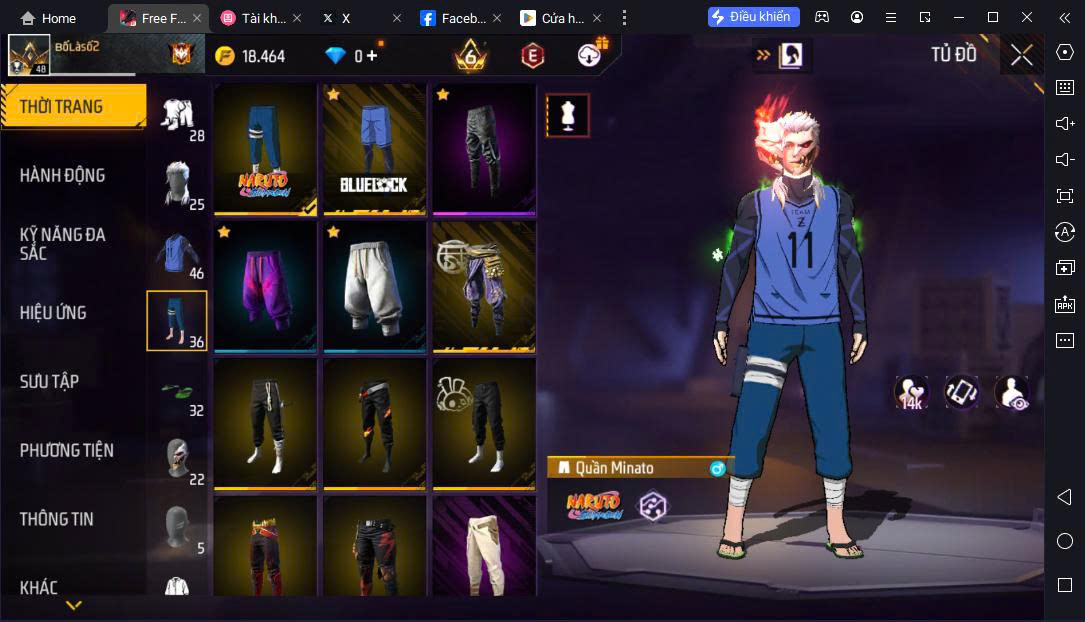
Task: Open the Sưu Tập section
Action: (x=49, y=381)
